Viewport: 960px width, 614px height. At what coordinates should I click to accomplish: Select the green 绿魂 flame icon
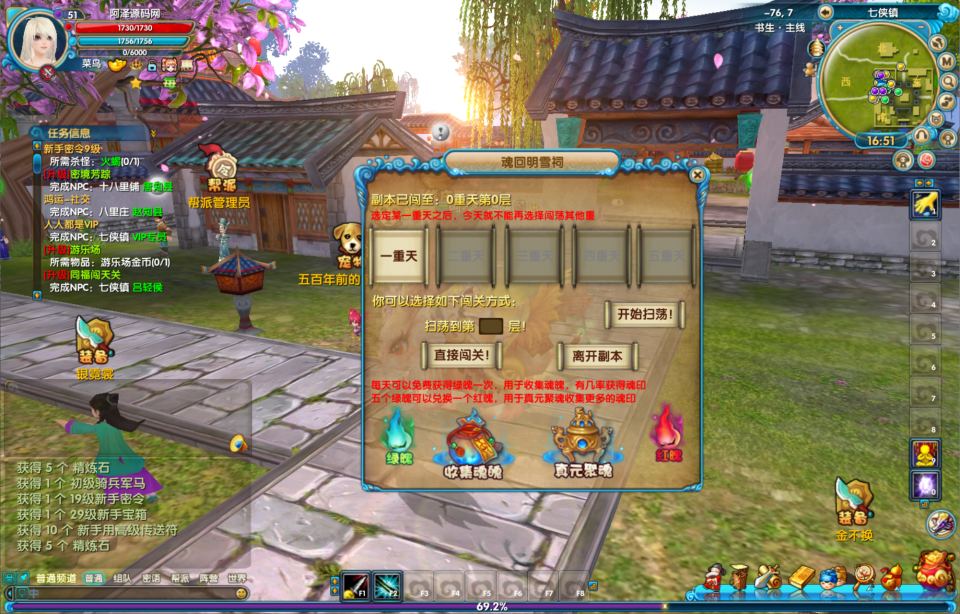click(397, 432)
